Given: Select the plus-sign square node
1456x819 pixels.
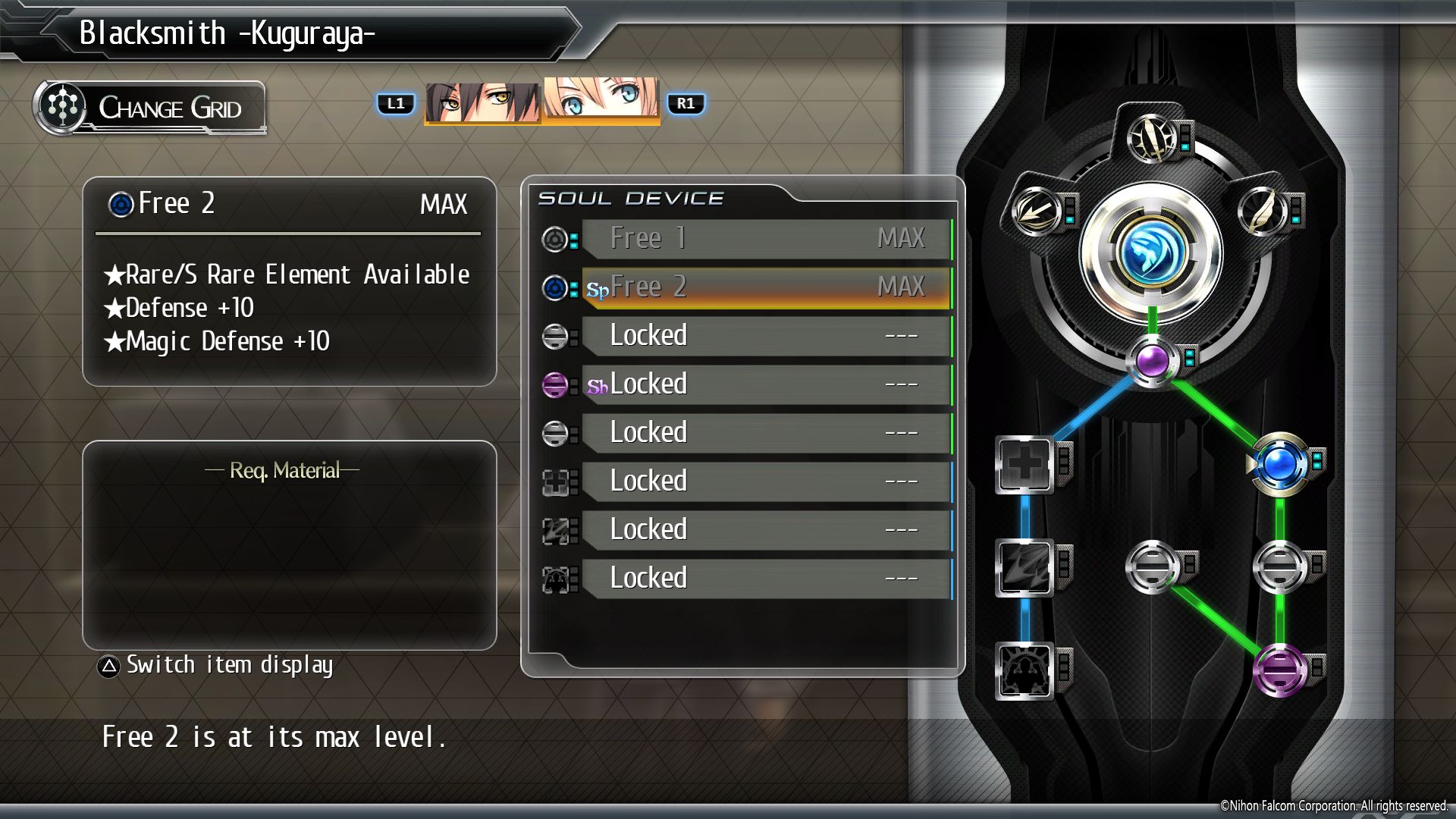Looking at the screenshot, I should point(1024,464).
